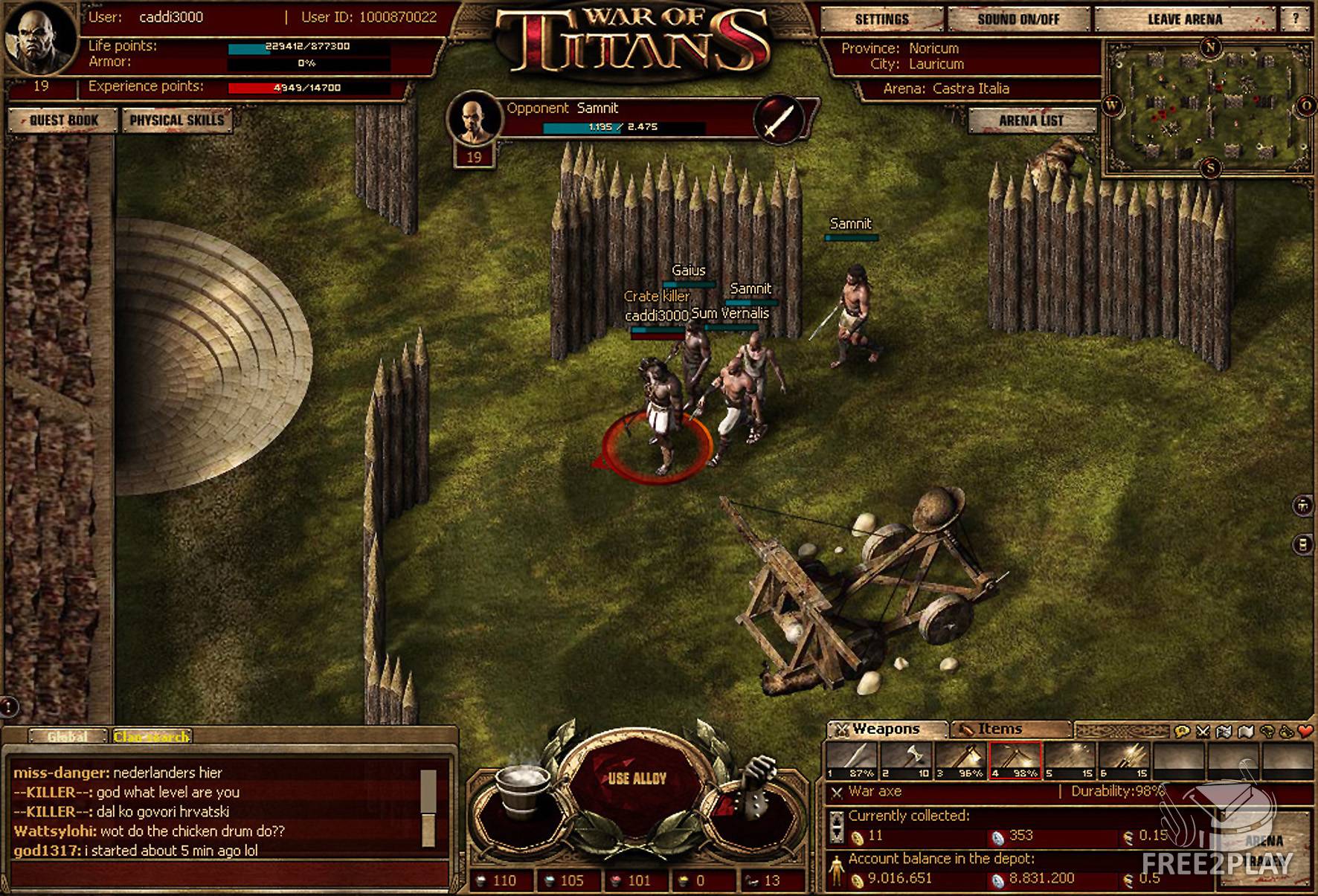This screenshot has width=1318, height=896.
Task: Open the Settings menu
Action: (881, 19)
